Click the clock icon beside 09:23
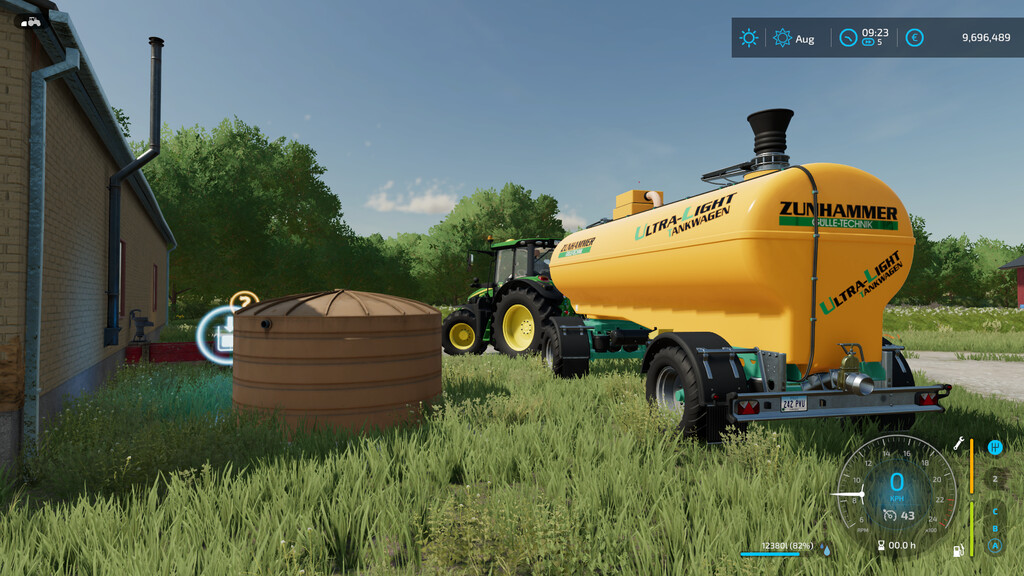Viewport: 1024px width, 576px height. (x=848, y=38)
